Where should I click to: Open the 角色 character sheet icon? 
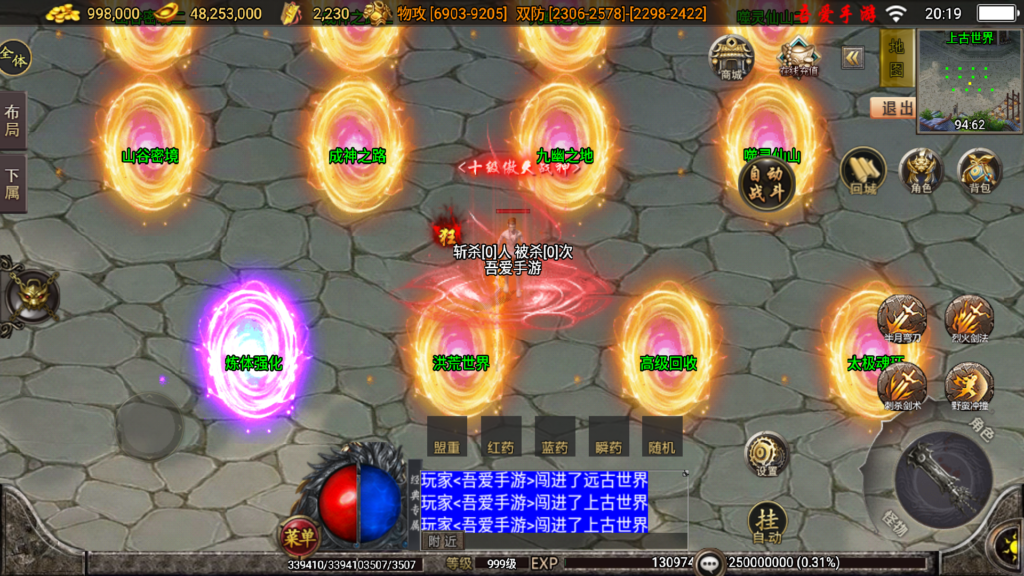pyautogui.click(x=920, y=172)
